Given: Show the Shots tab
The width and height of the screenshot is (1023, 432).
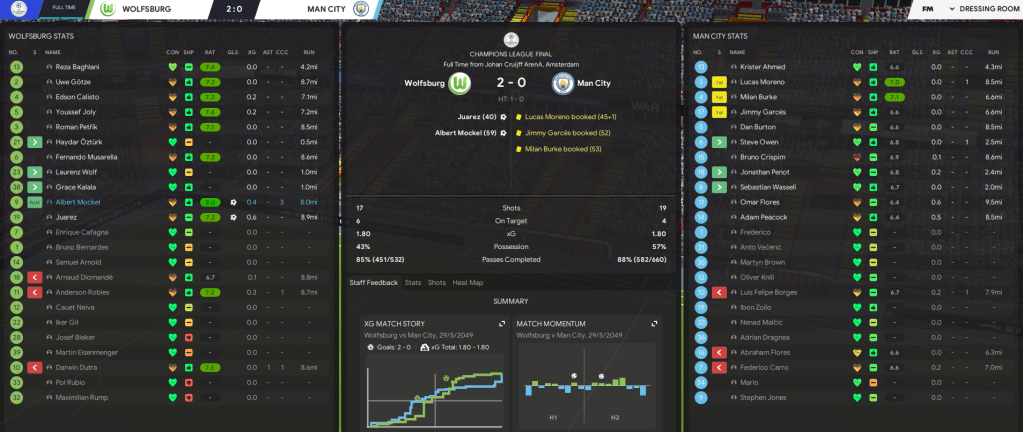Looking at the screenshot, I should coord(436,283).
